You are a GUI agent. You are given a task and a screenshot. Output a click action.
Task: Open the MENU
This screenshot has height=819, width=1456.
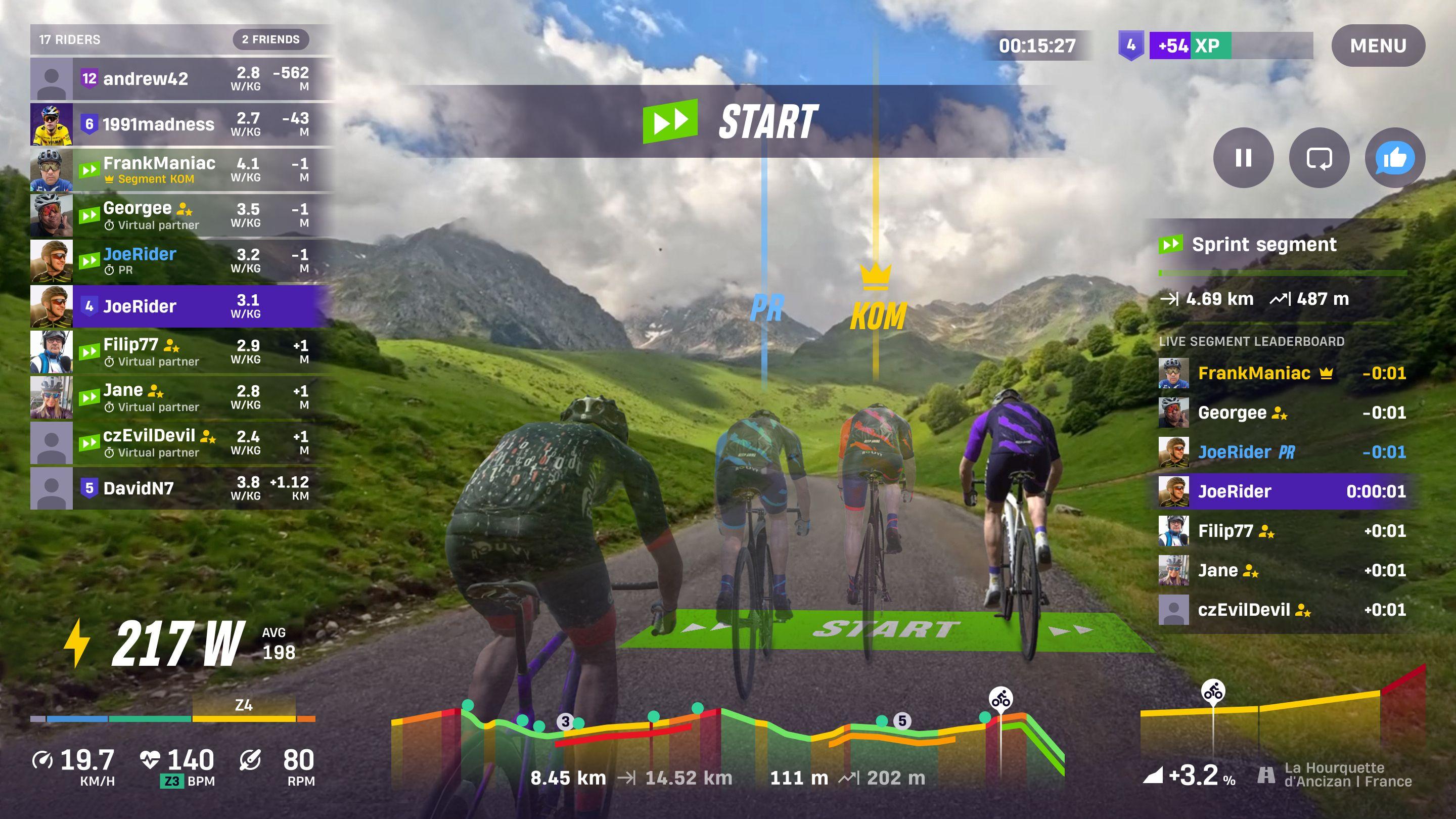click(1378, 45)
